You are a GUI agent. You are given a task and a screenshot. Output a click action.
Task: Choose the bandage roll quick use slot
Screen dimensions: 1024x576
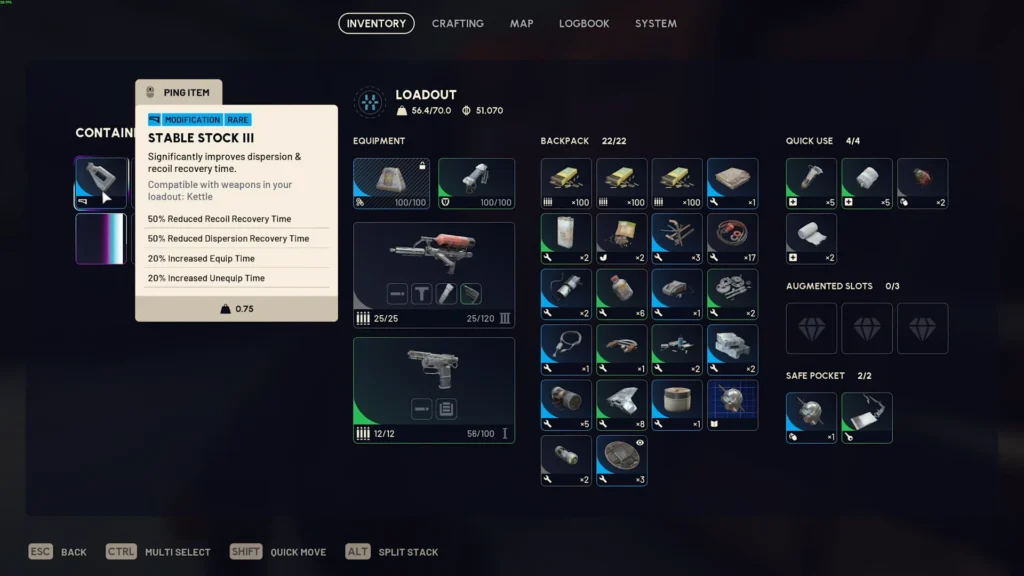click(x=811, y=238)
